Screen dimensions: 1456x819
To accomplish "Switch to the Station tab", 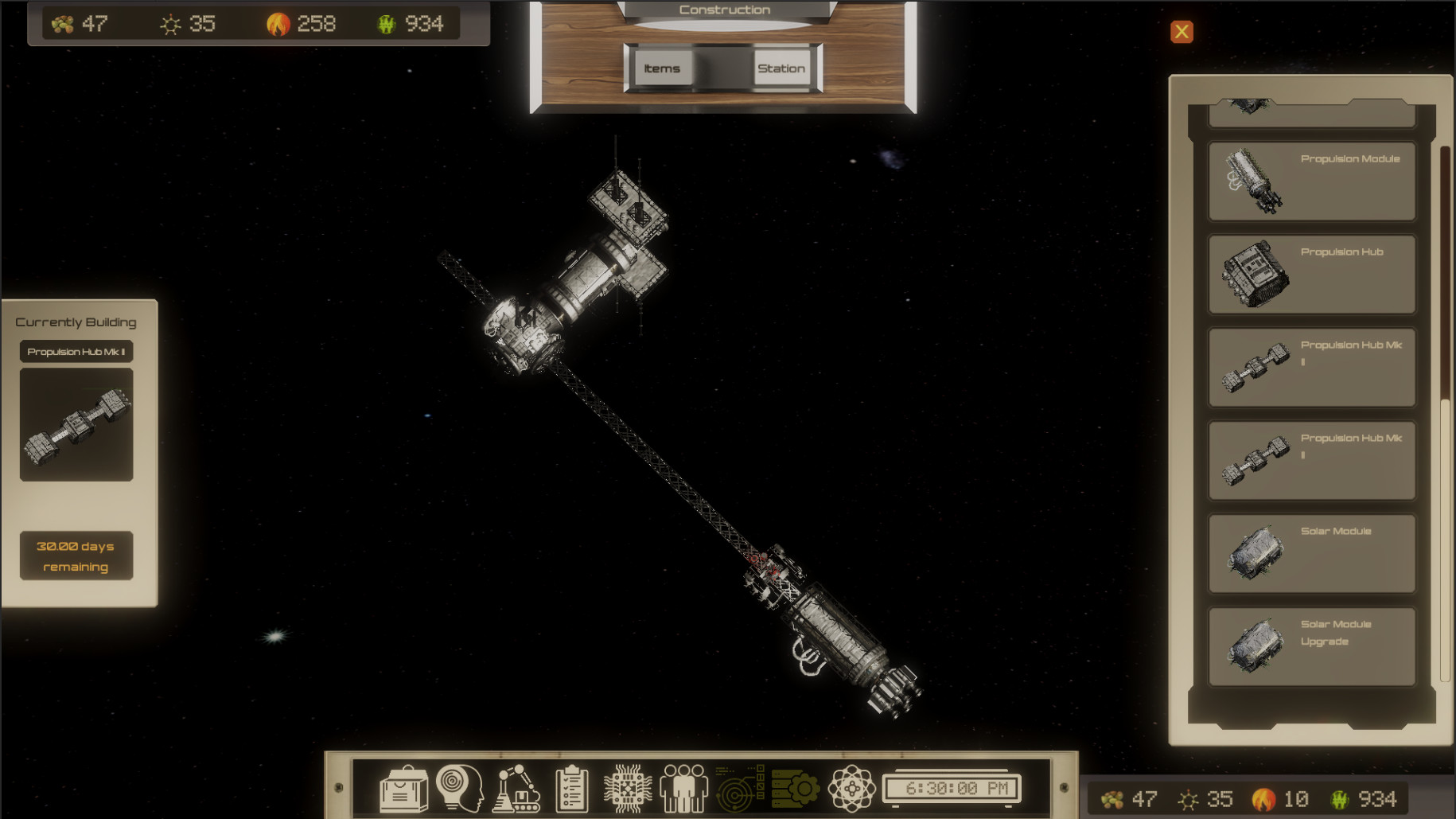I will (782, 68).
